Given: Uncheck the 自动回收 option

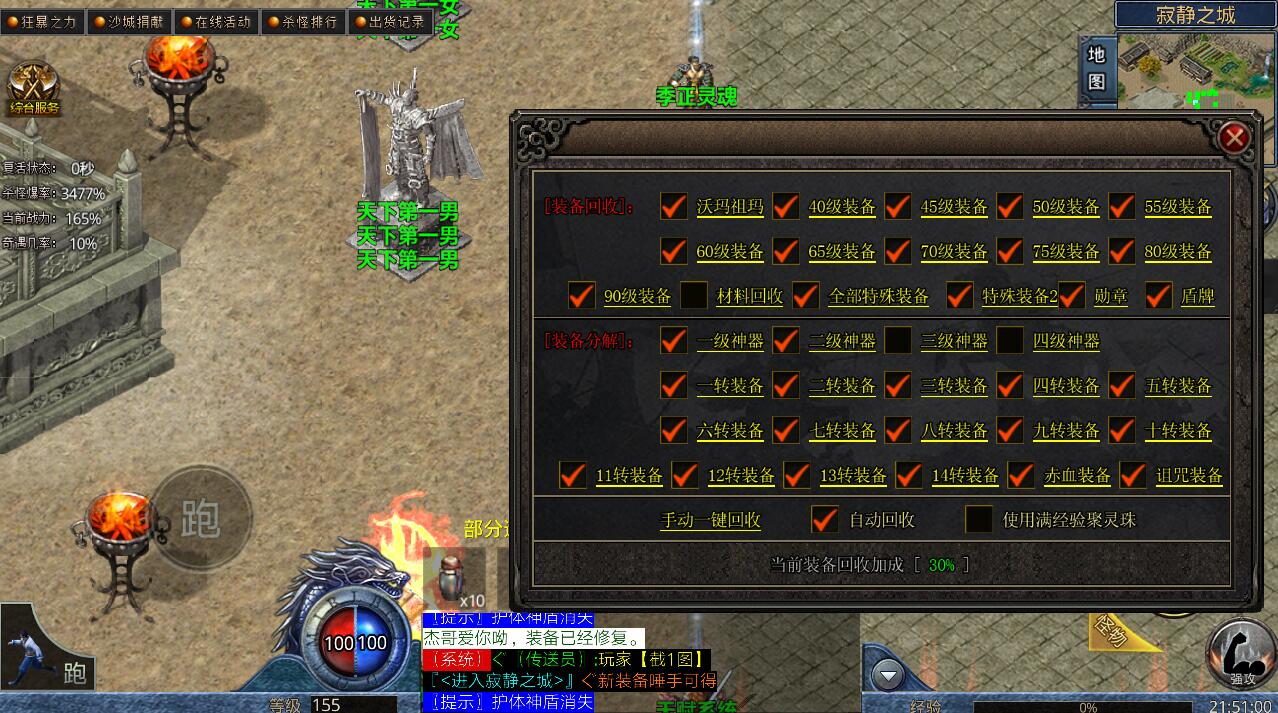Looking at the screenshot, I should (x=824, y=520).
